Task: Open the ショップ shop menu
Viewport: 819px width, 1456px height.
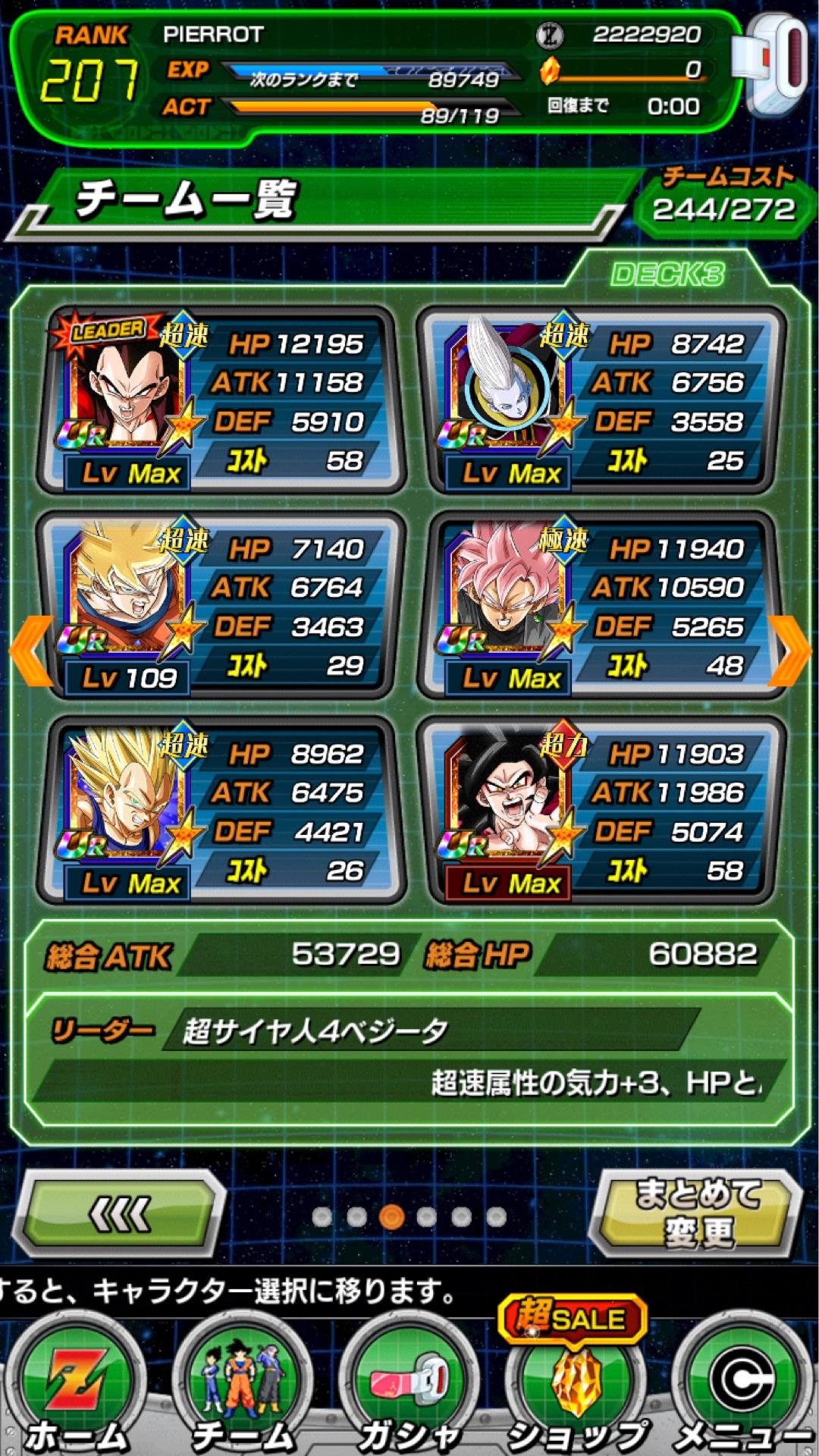Action: [576, 1388]
